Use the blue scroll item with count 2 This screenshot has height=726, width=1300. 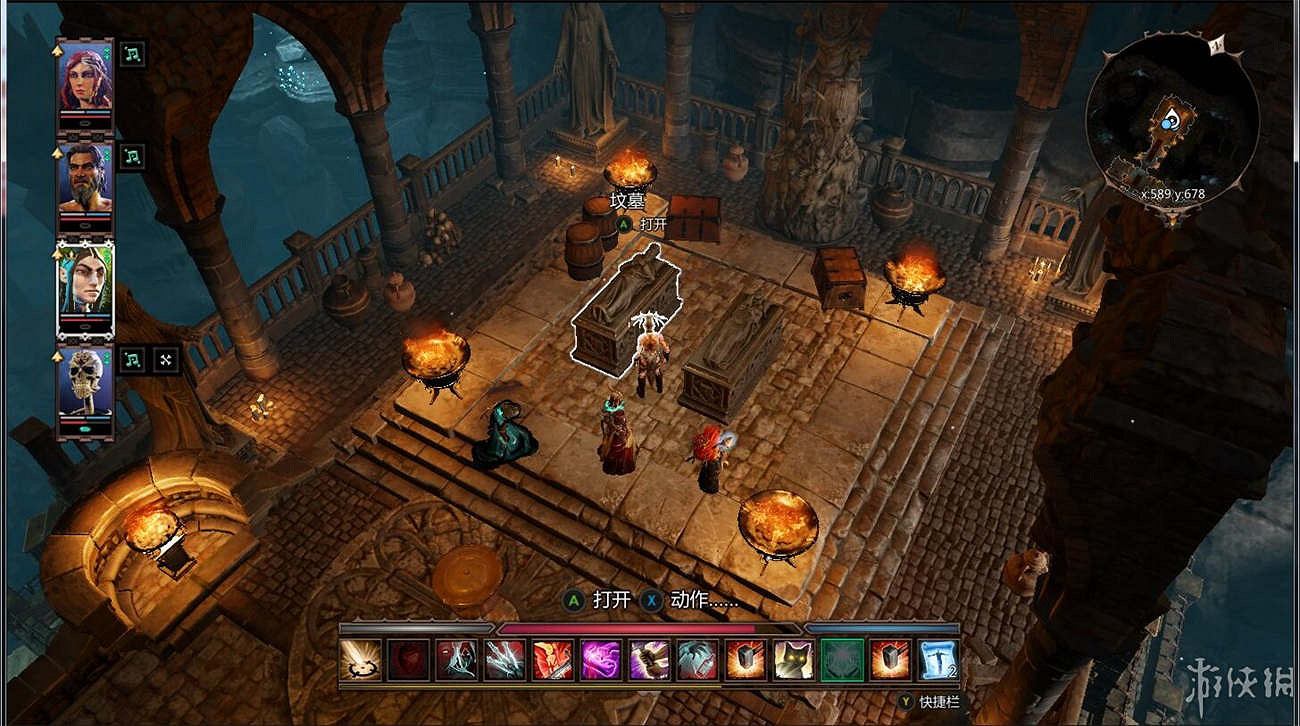tap(938, 660)
